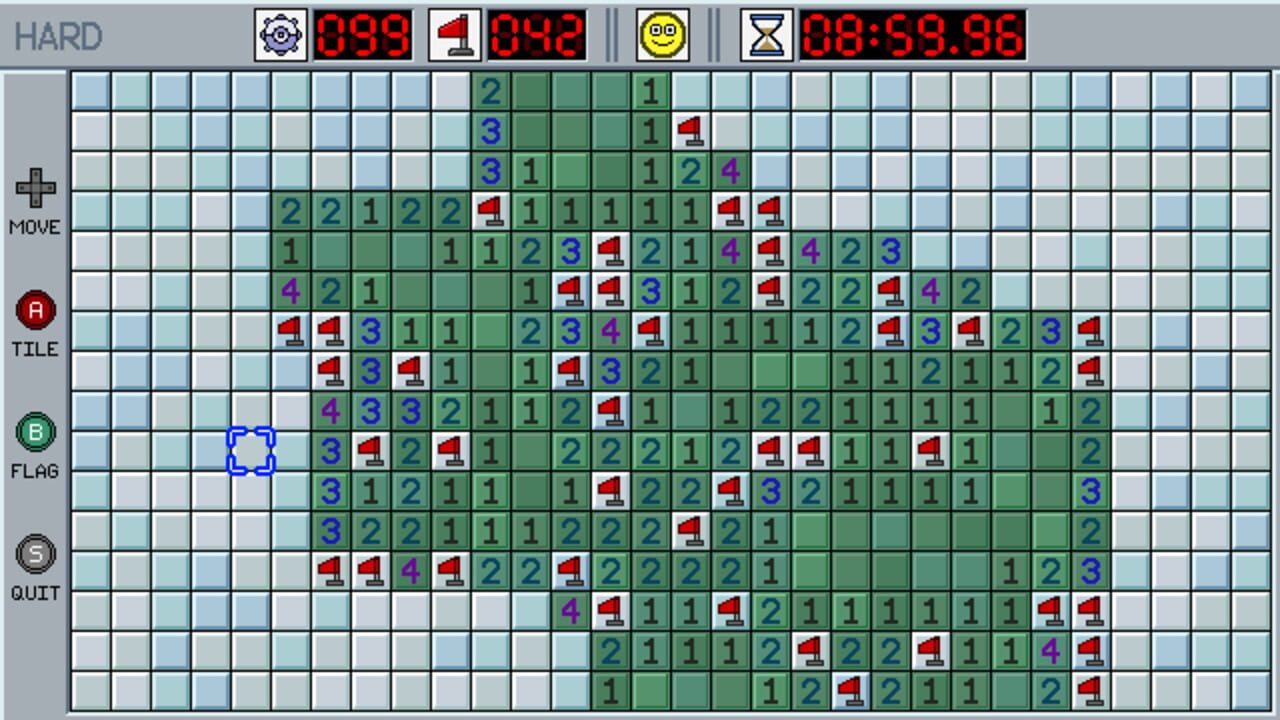Click the flagged tile in the bottom row

[851, 691]
